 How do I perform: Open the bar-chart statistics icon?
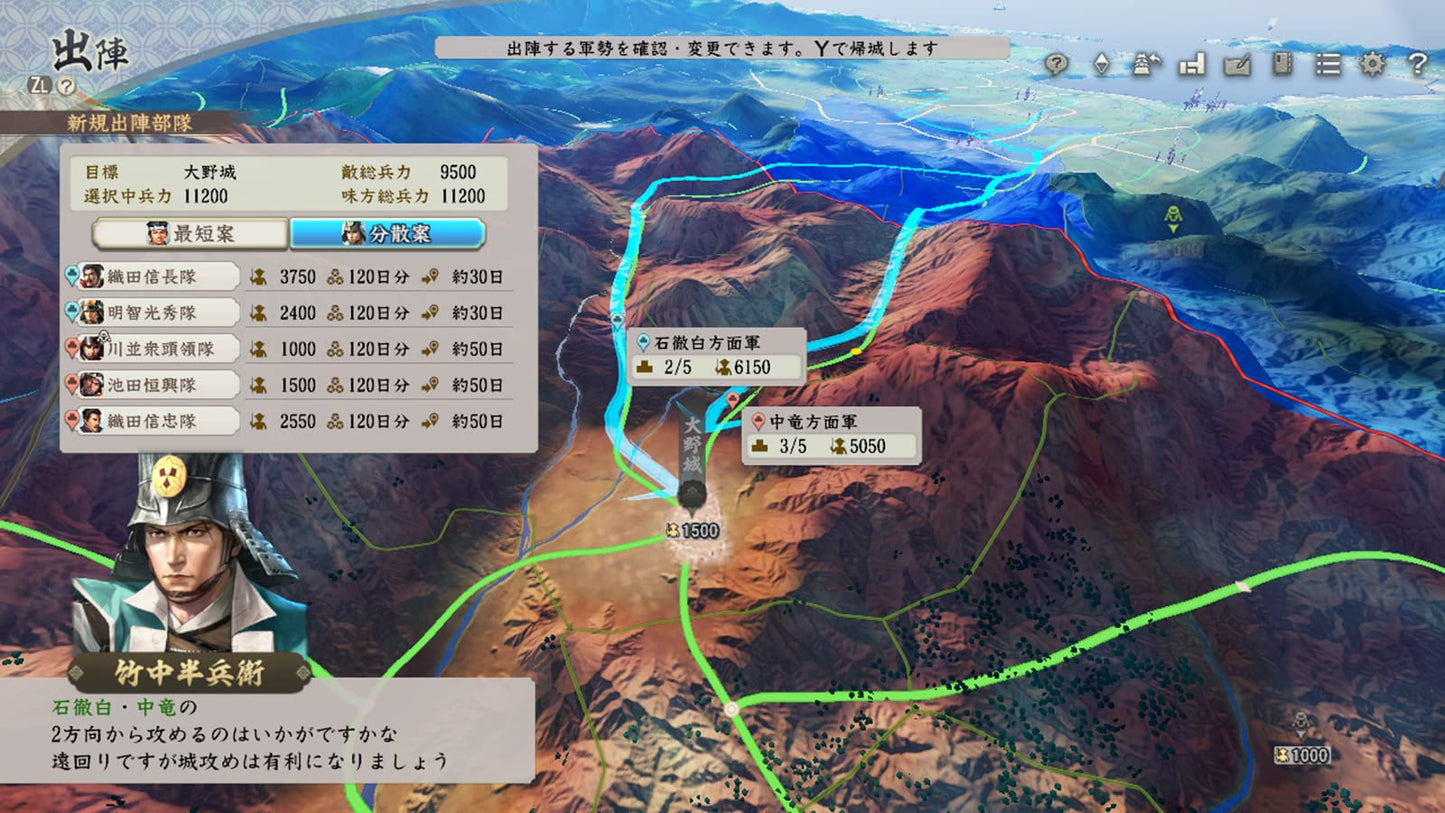[x=1189, y=65]
